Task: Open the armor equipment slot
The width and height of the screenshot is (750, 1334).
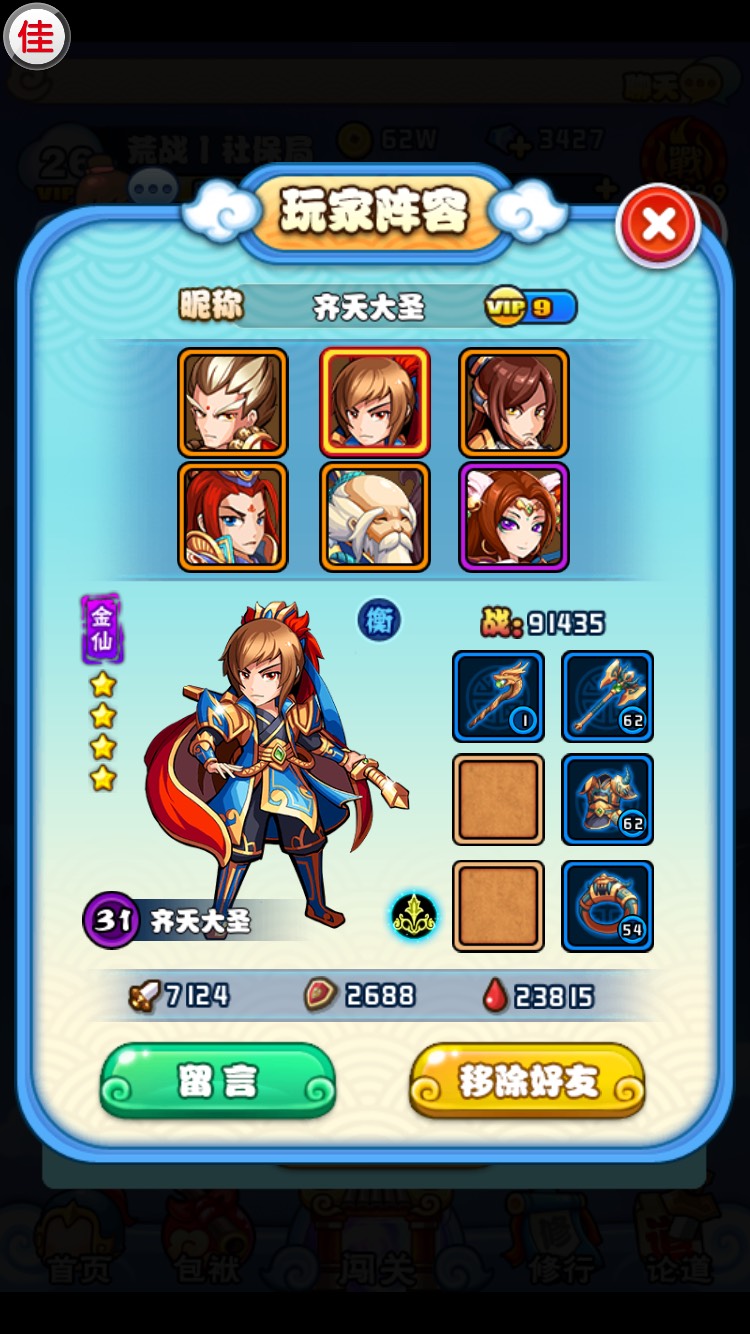Action: (x=607, y=800)
